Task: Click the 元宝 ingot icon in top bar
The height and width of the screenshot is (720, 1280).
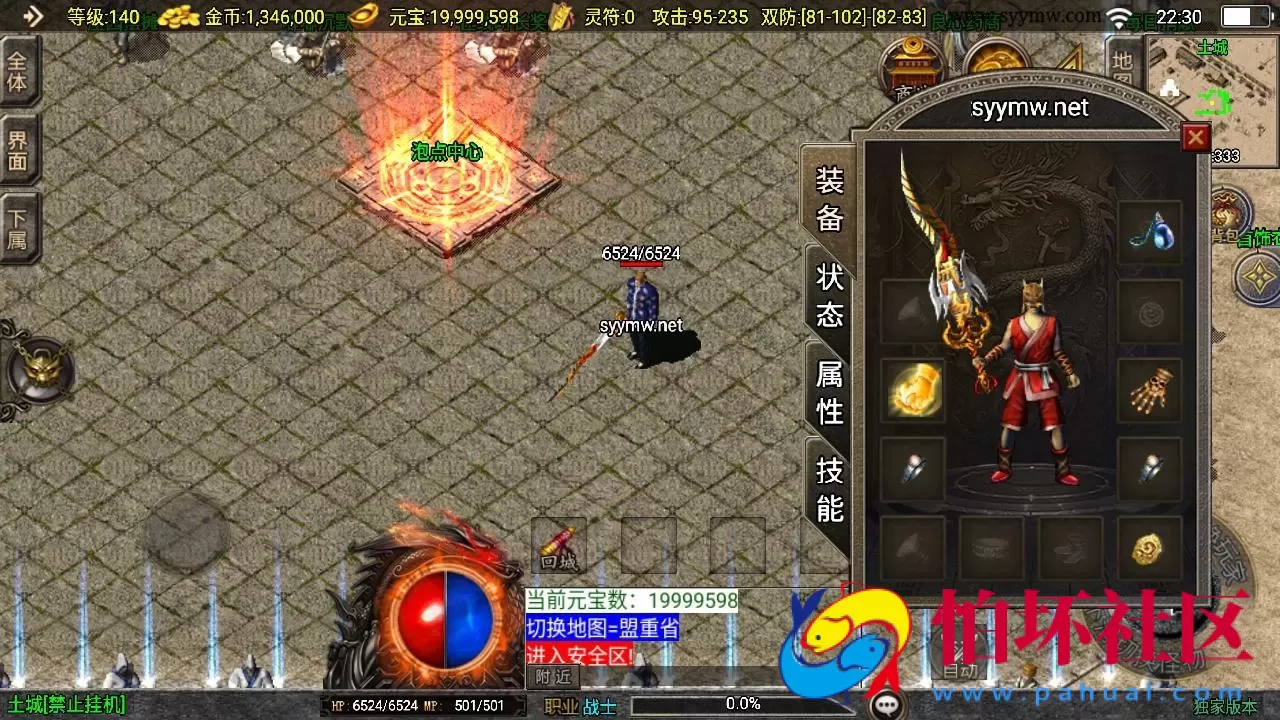Action: click(362, 16)
